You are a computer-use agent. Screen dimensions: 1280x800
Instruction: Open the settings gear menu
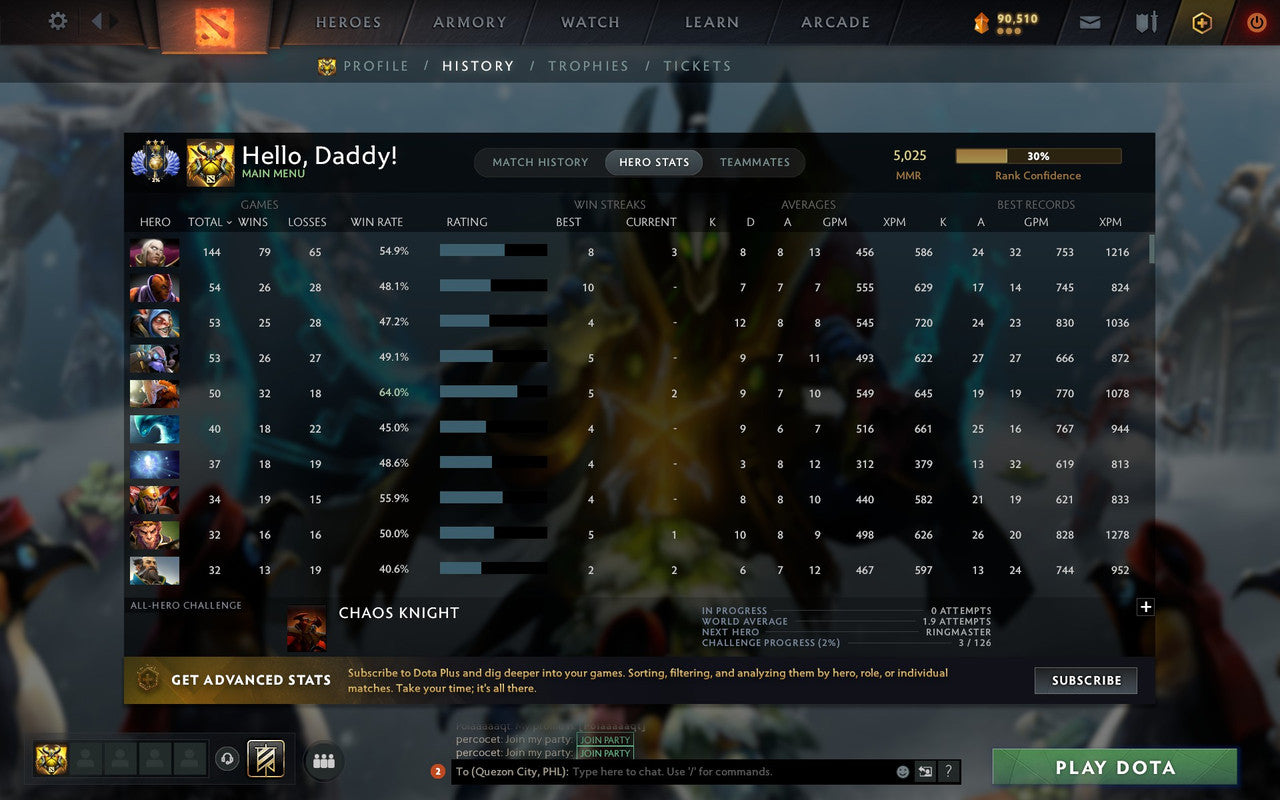point(57,21)
